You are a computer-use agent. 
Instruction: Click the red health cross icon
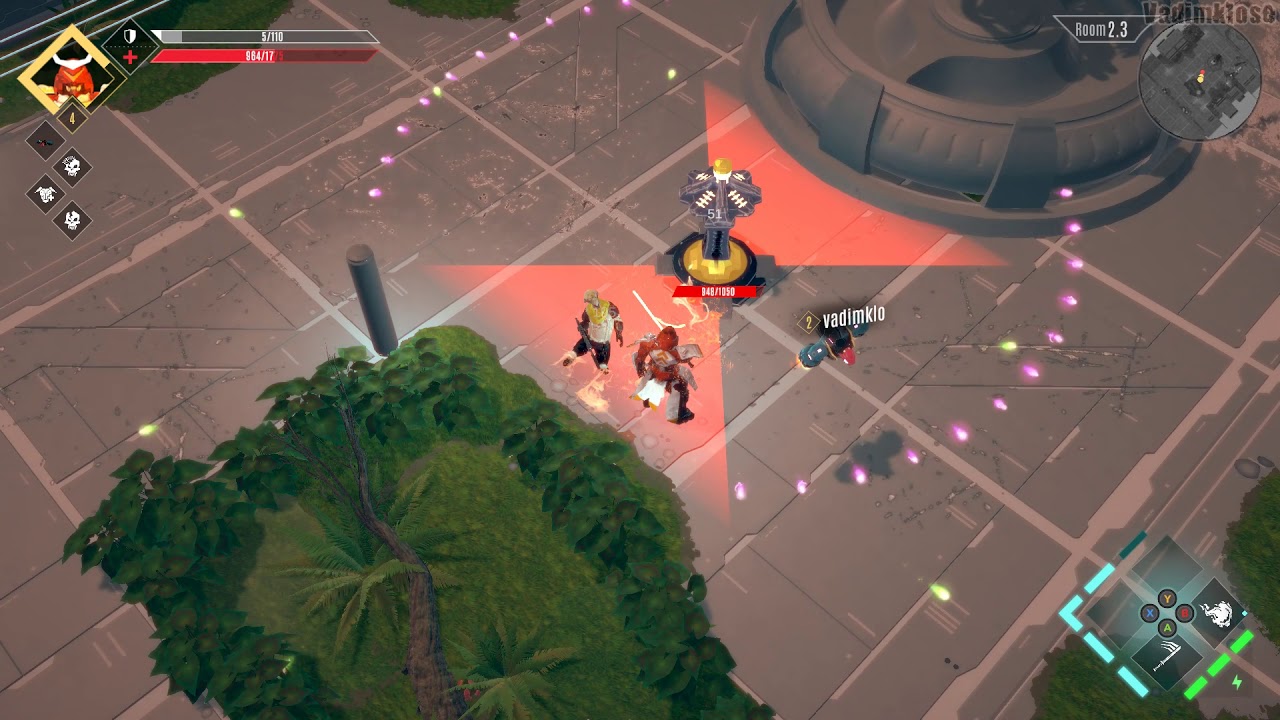click(130, 56)
